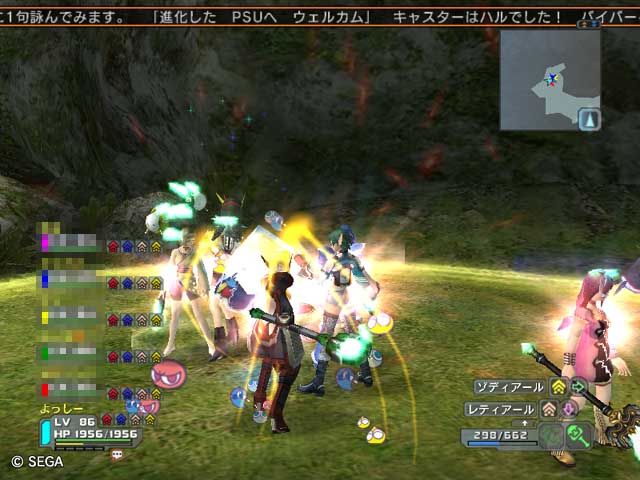Open the chat speech bubble icon
Viewport: 640px width, 480px height.
coord(116,455)
